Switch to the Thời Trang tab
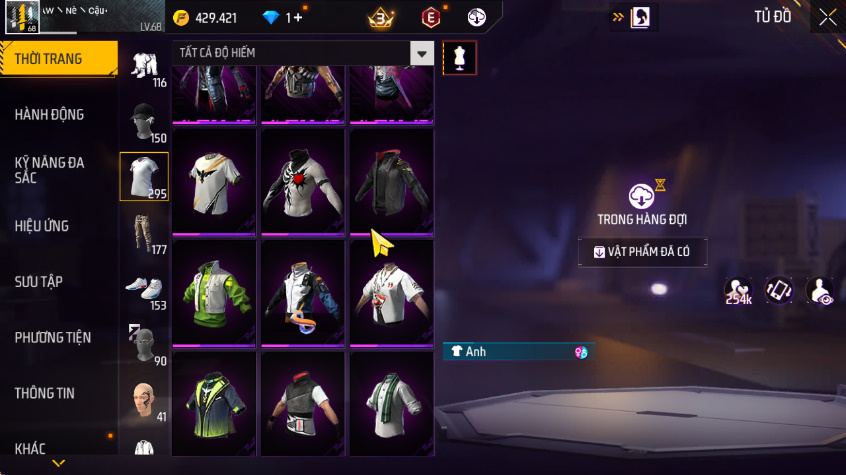Viewport: 846px width, 475px height. point(50,59)
